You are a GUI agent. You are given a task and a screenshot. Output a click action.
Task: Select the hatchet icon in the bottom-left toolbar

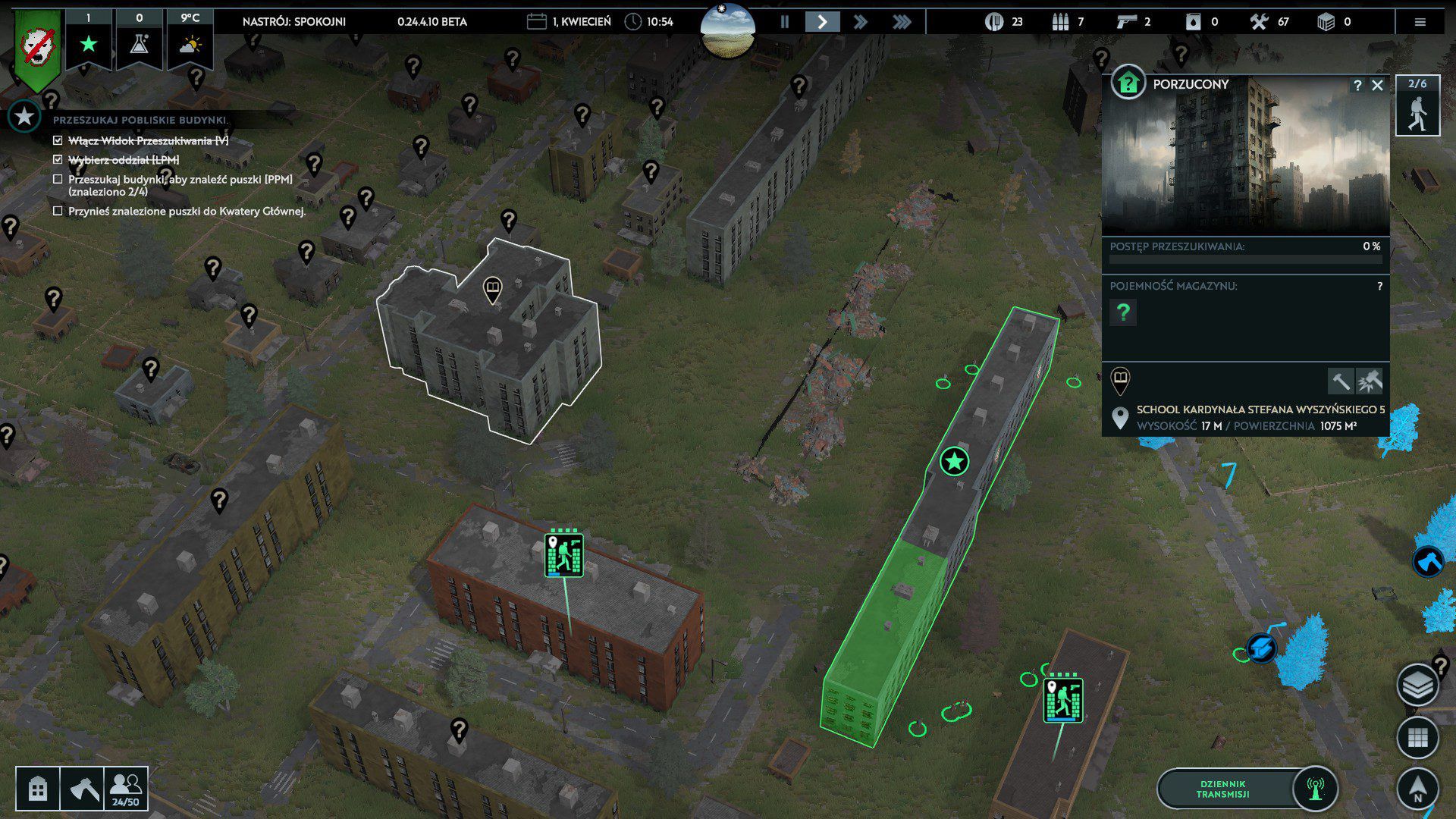pyautogui.click(x=86, y=789)
